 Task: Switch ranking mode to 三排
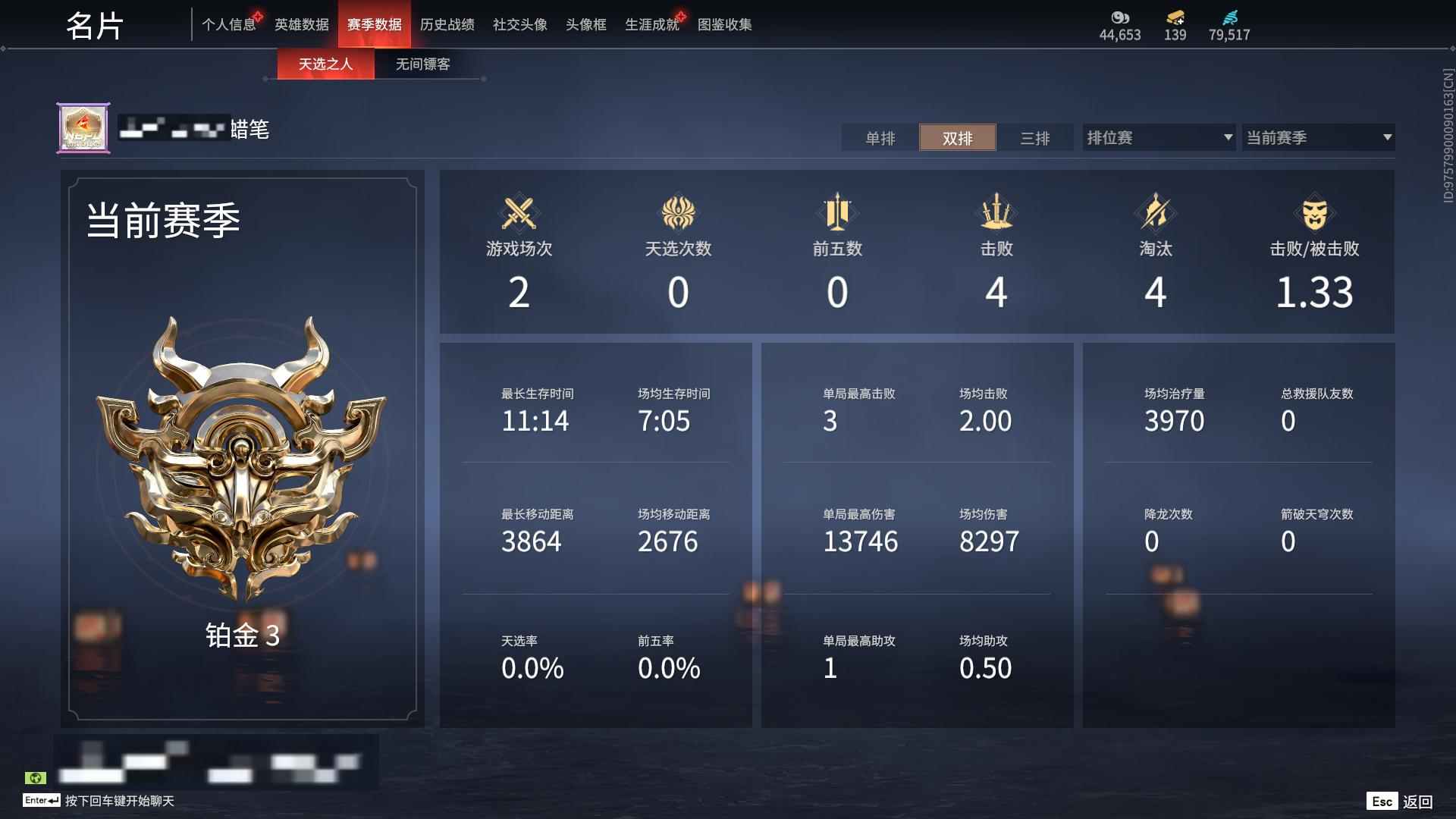click(x=1036, y=138)
